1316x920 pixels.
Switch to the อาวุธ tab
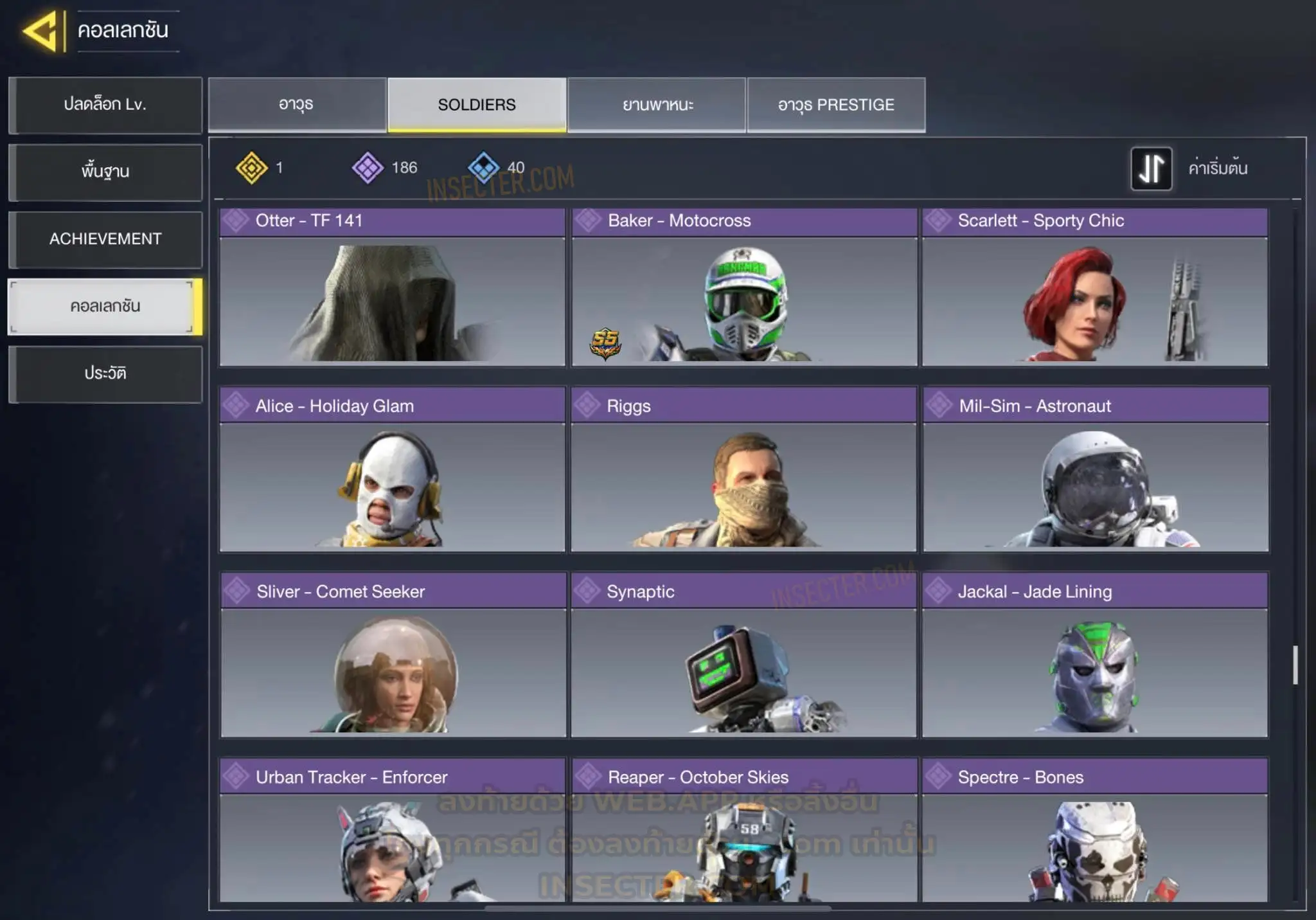pos(297,105)
